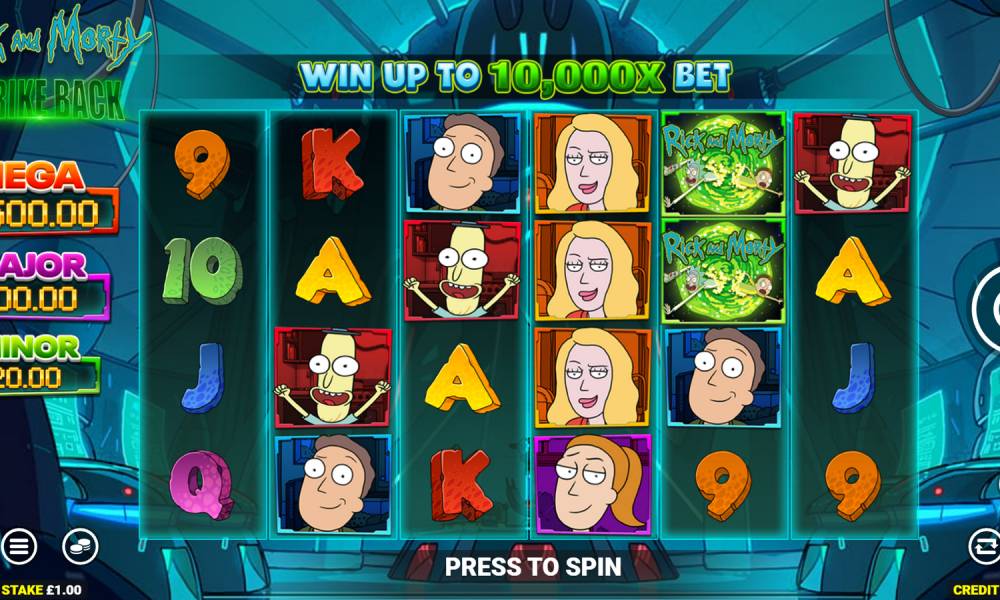This screenshot has height=600, width=1000.
Task: Activate the autoplay arrows icon
Action: (x=985, y=546)
